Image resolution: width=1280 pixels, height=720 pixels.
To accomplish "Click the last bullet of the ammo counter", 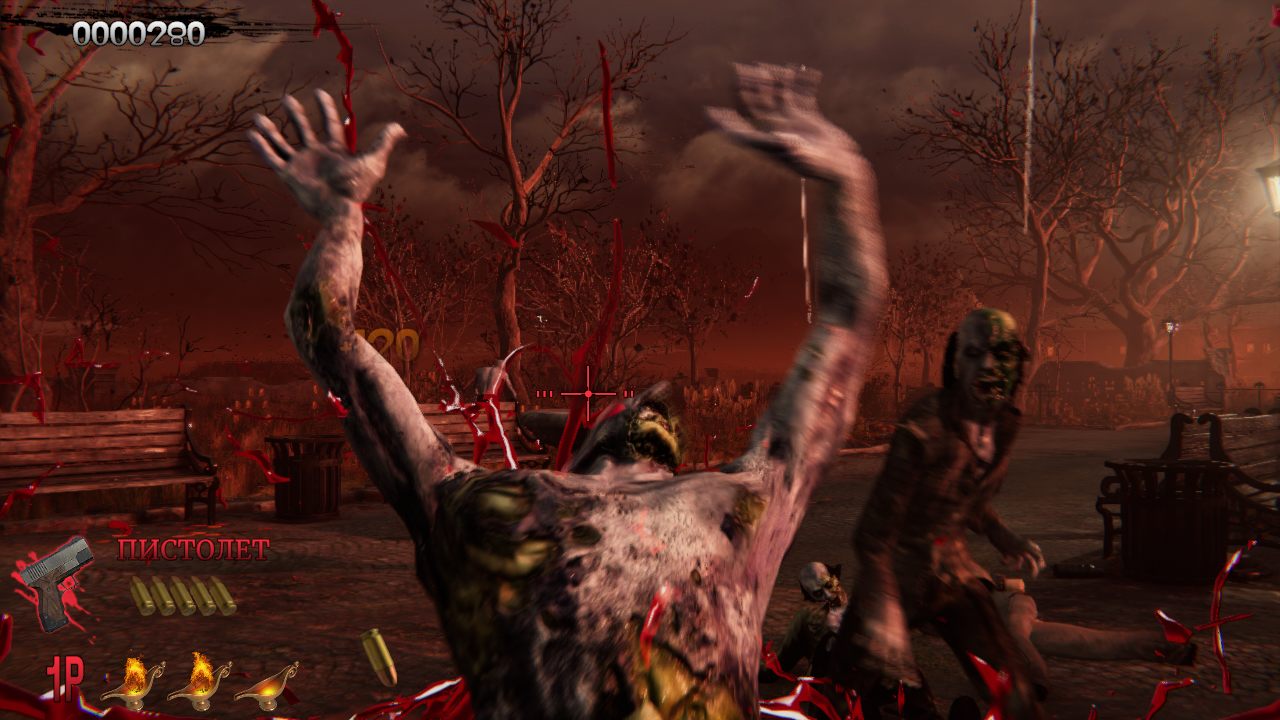I will (x=225, y=597).
